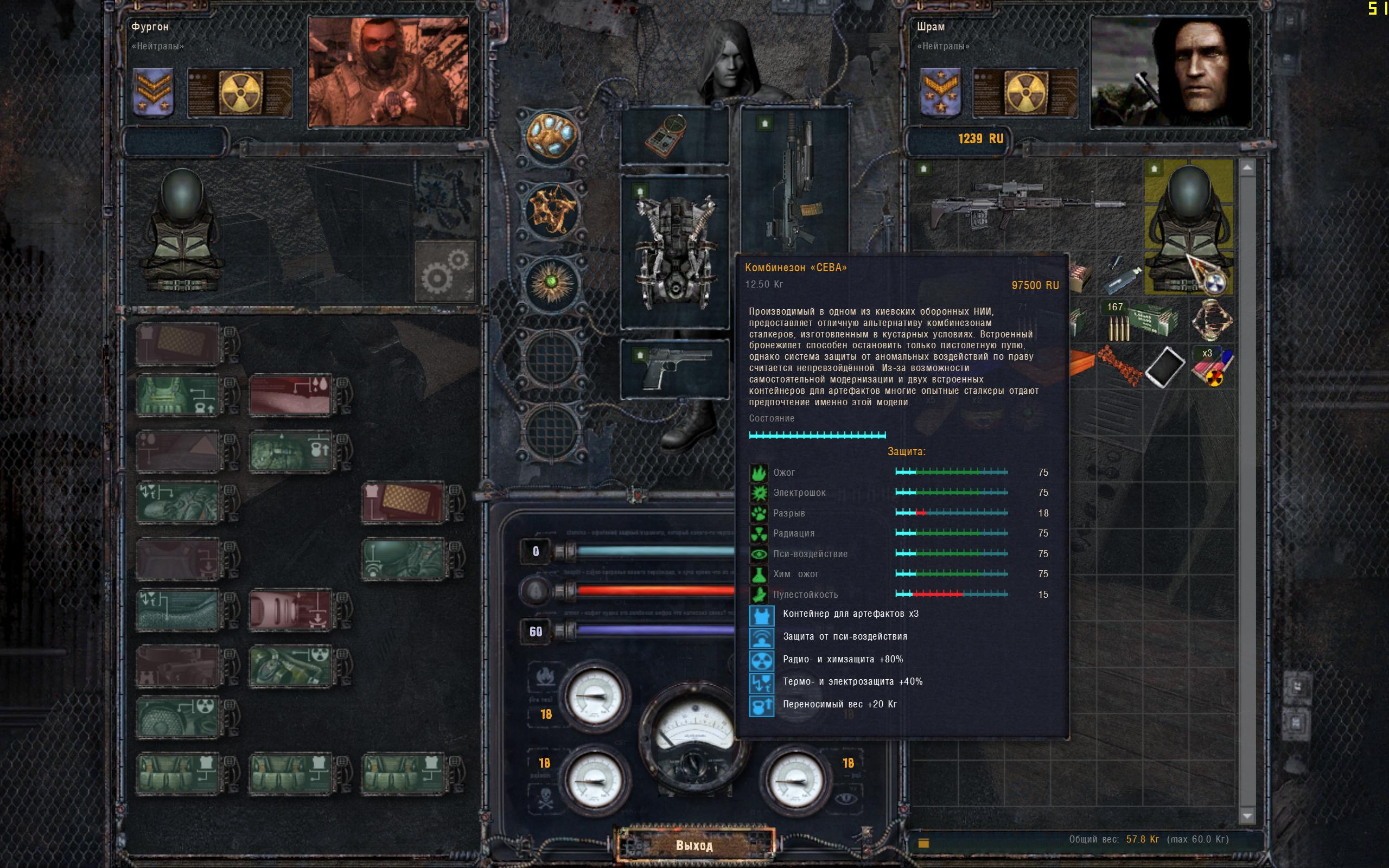Select the equipped exoskeleton armor slot

(674, 251)
